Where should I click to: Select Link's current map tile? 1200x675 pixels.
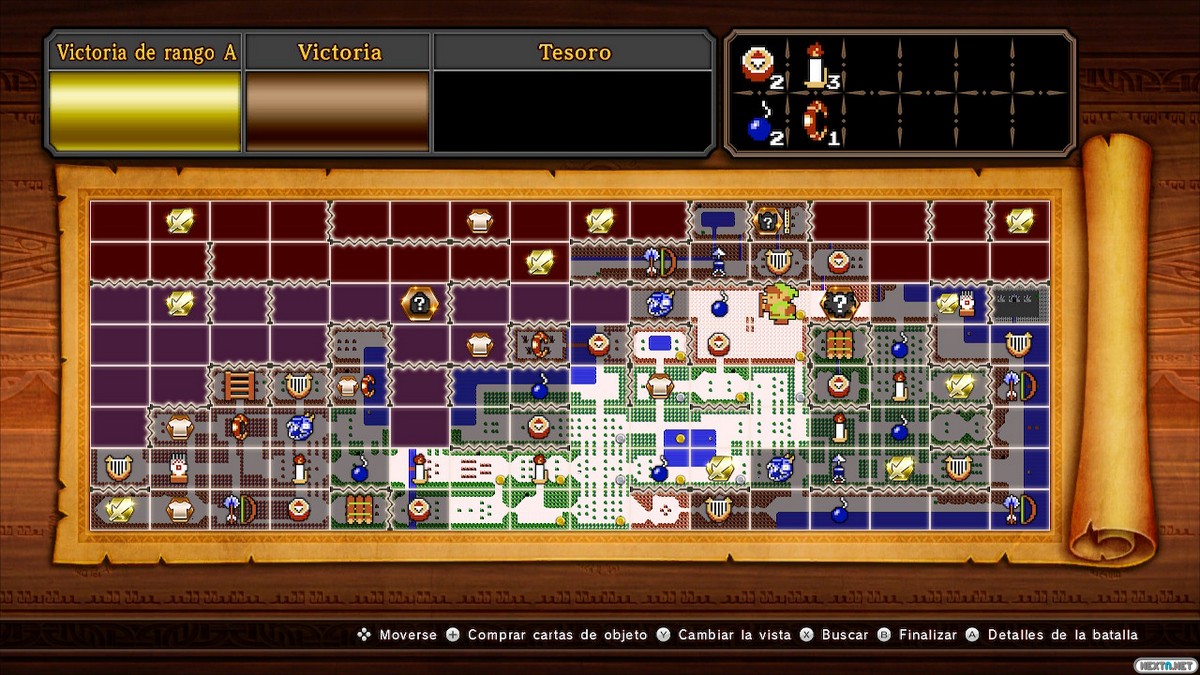pyautogui.click(x=779, y=302)
